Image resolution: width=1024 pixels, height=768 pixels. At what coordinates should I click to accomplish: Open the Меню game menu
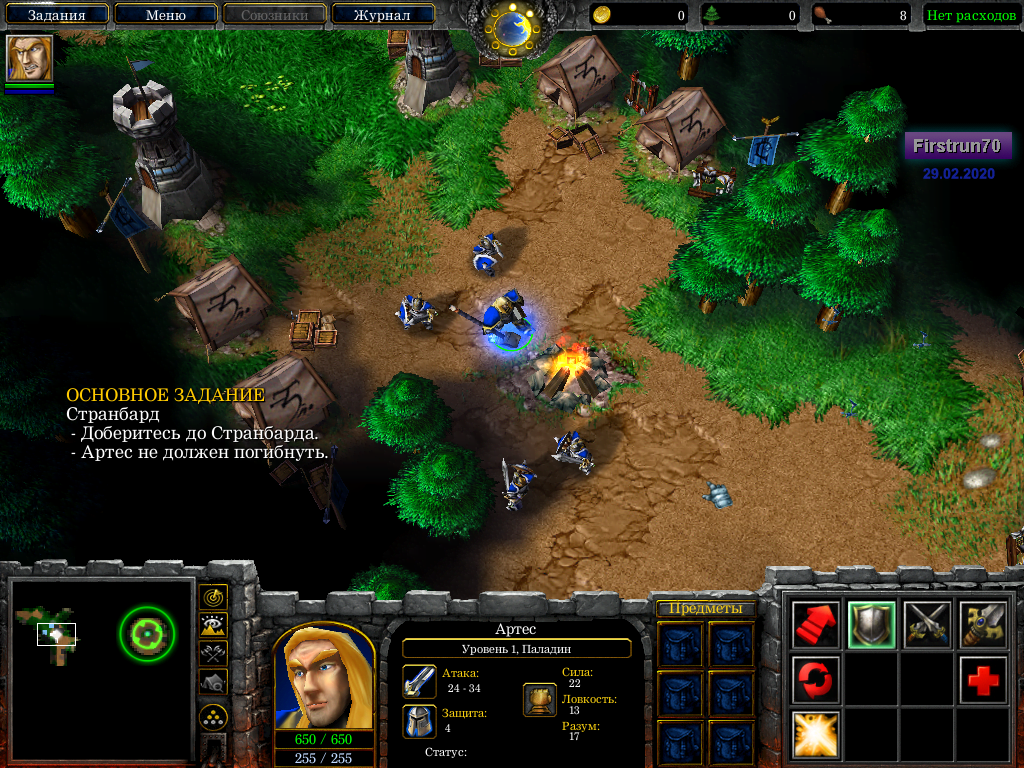coord(166,15)
